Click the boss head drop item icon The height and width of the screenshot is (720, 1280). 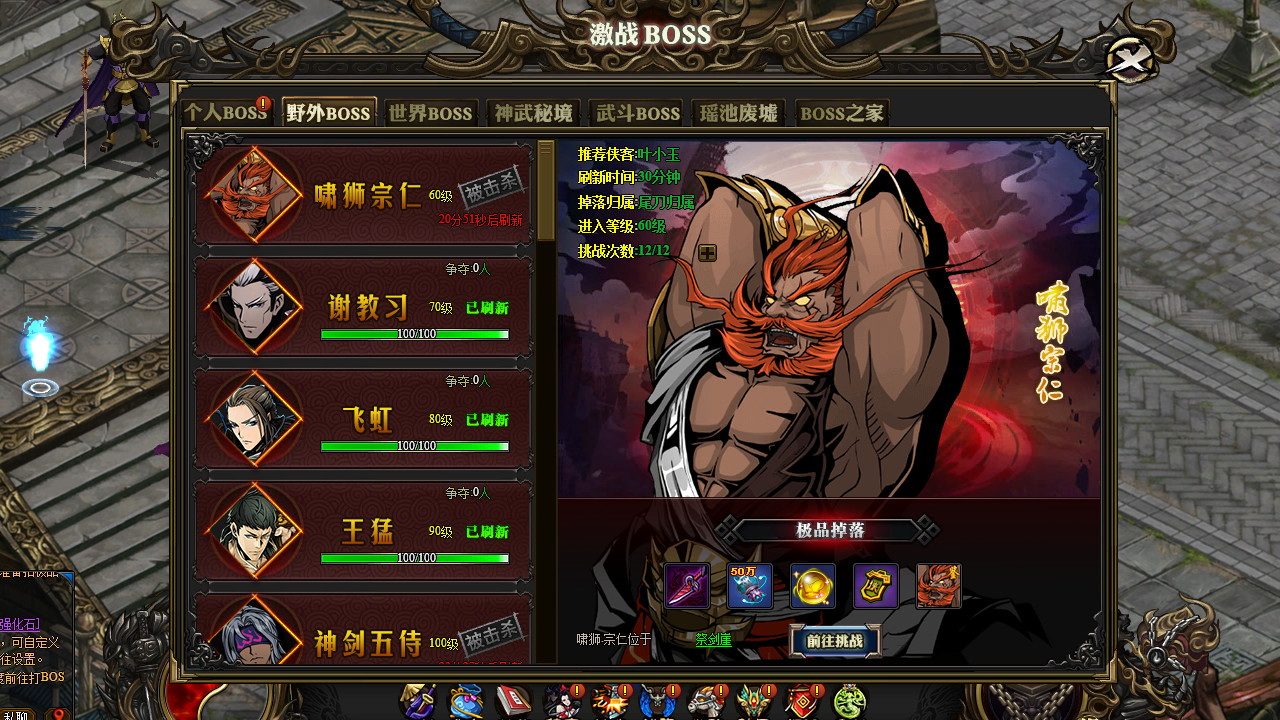pyautogui.click(x=938, y=586)
